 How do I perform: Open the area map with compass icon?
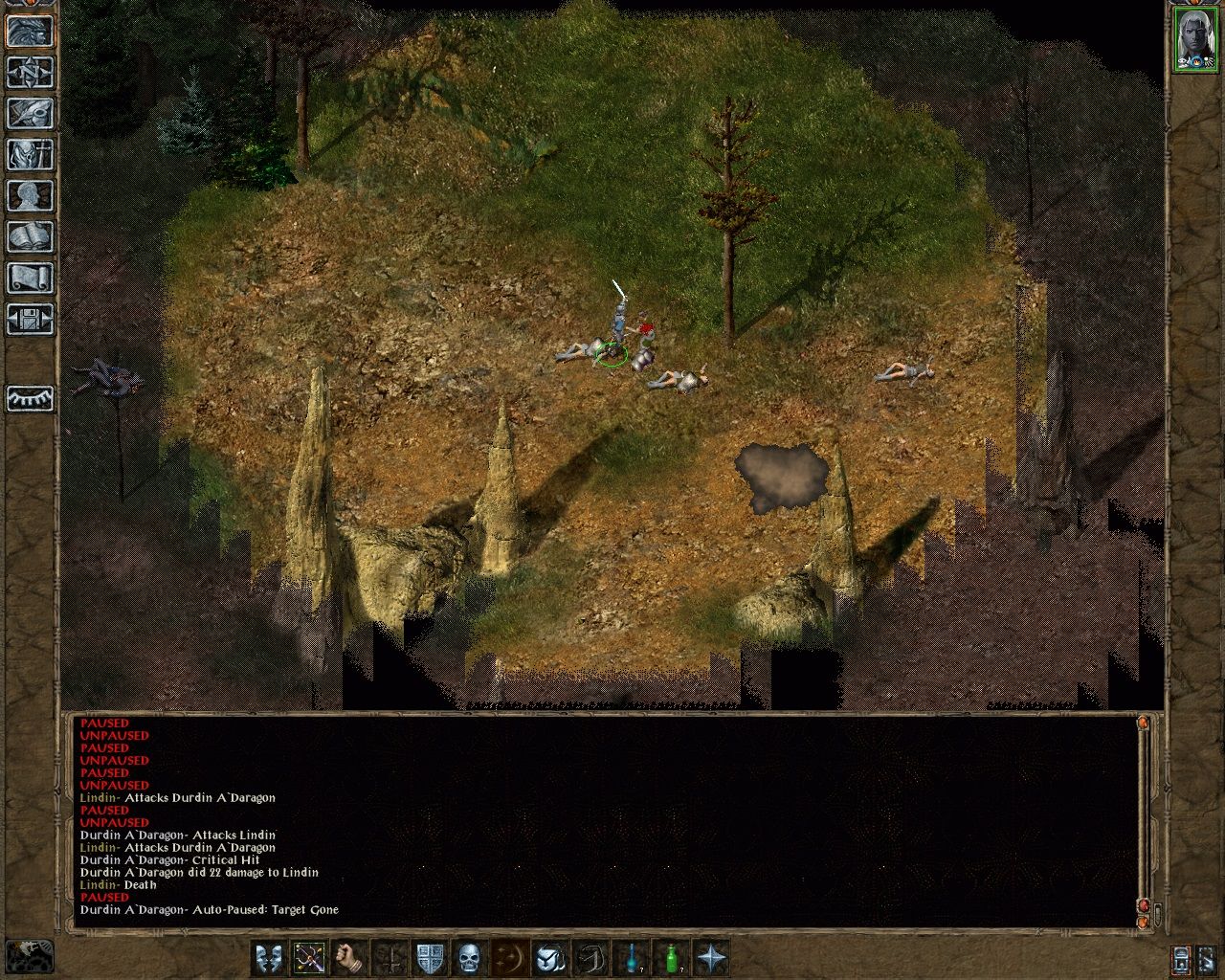30,73
